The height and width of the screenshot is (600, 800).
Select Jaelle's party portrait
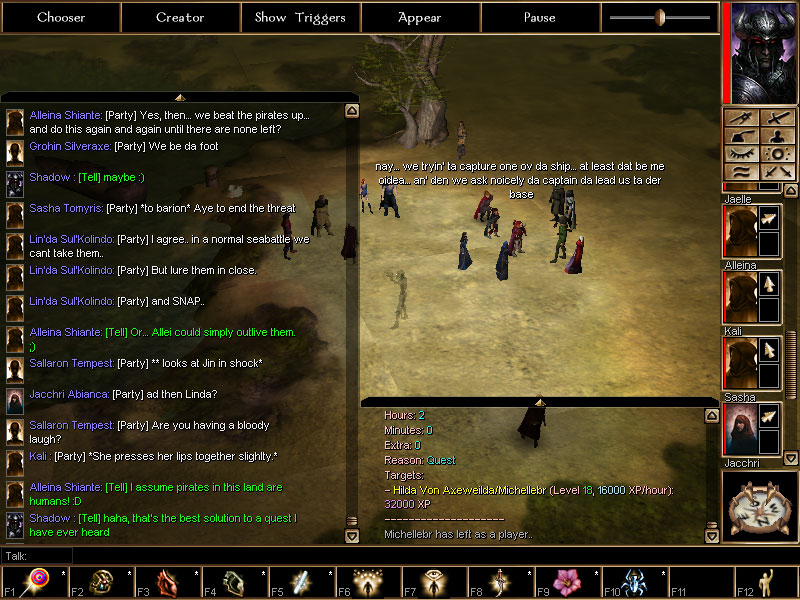[740, 230]
